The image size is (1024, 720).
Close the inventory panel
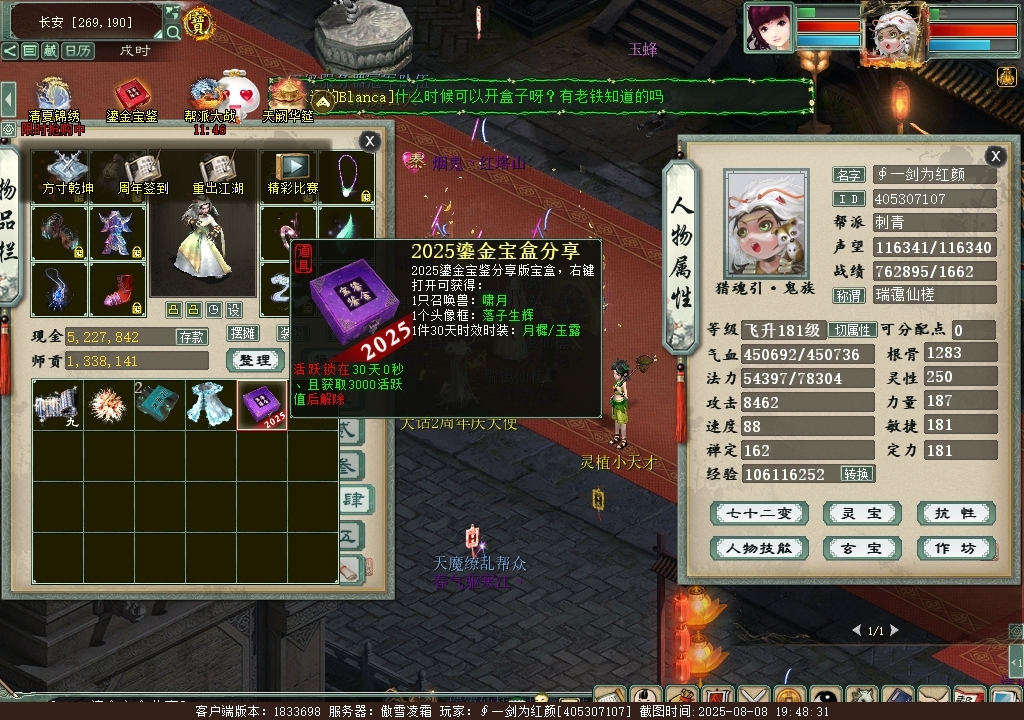pos(370,142)
